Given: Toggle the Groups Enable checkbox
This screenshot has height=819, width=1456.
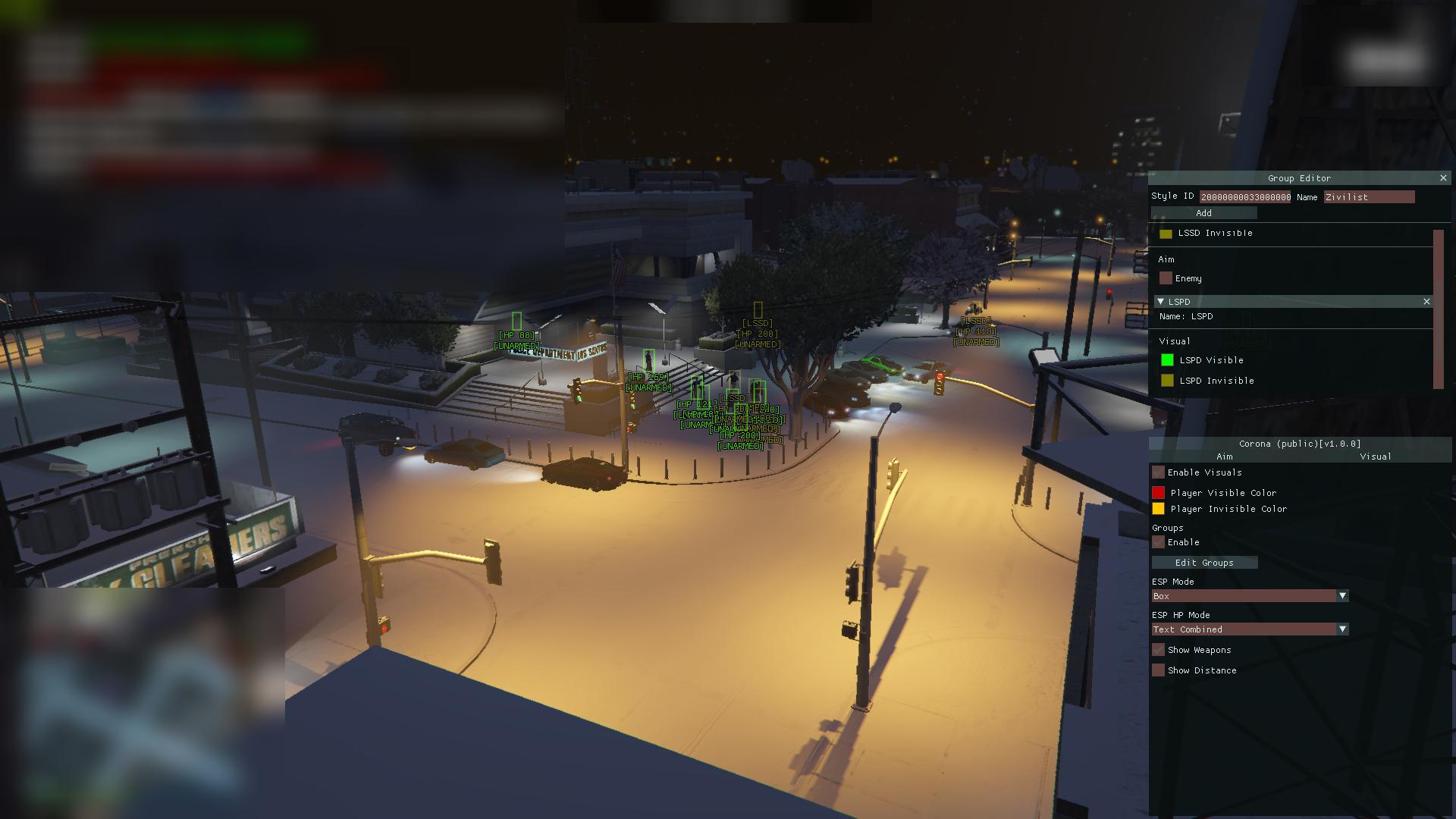Looking at the screenshot, I should click(1158, 542).
